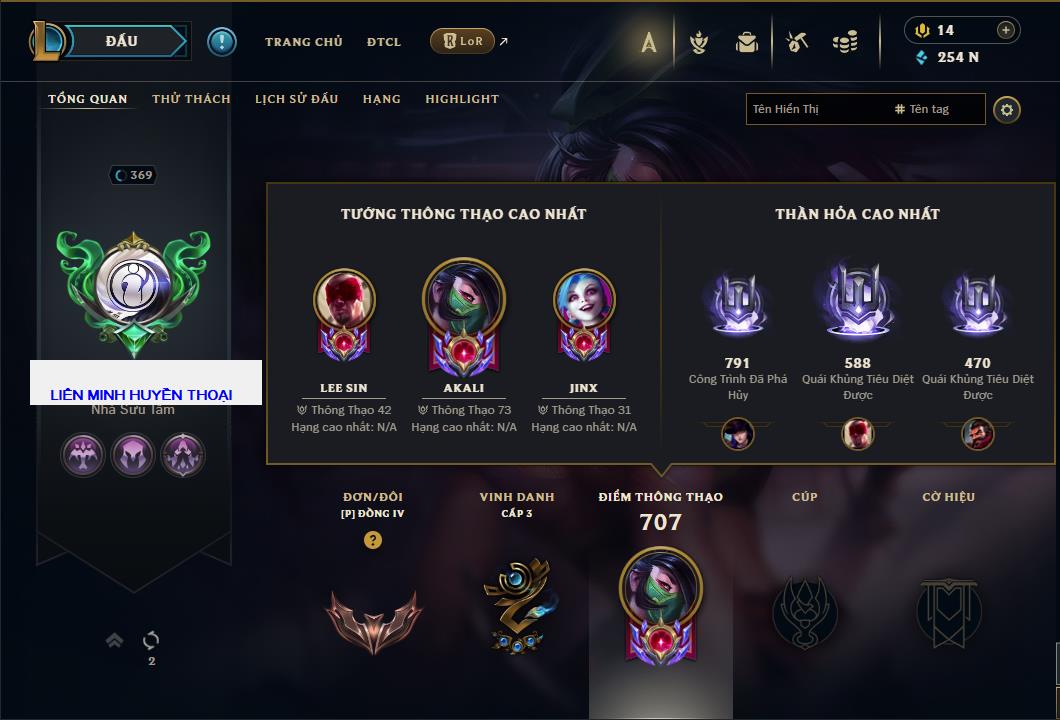Show the HIGHLIGHT tab

(x=462, y=99)
